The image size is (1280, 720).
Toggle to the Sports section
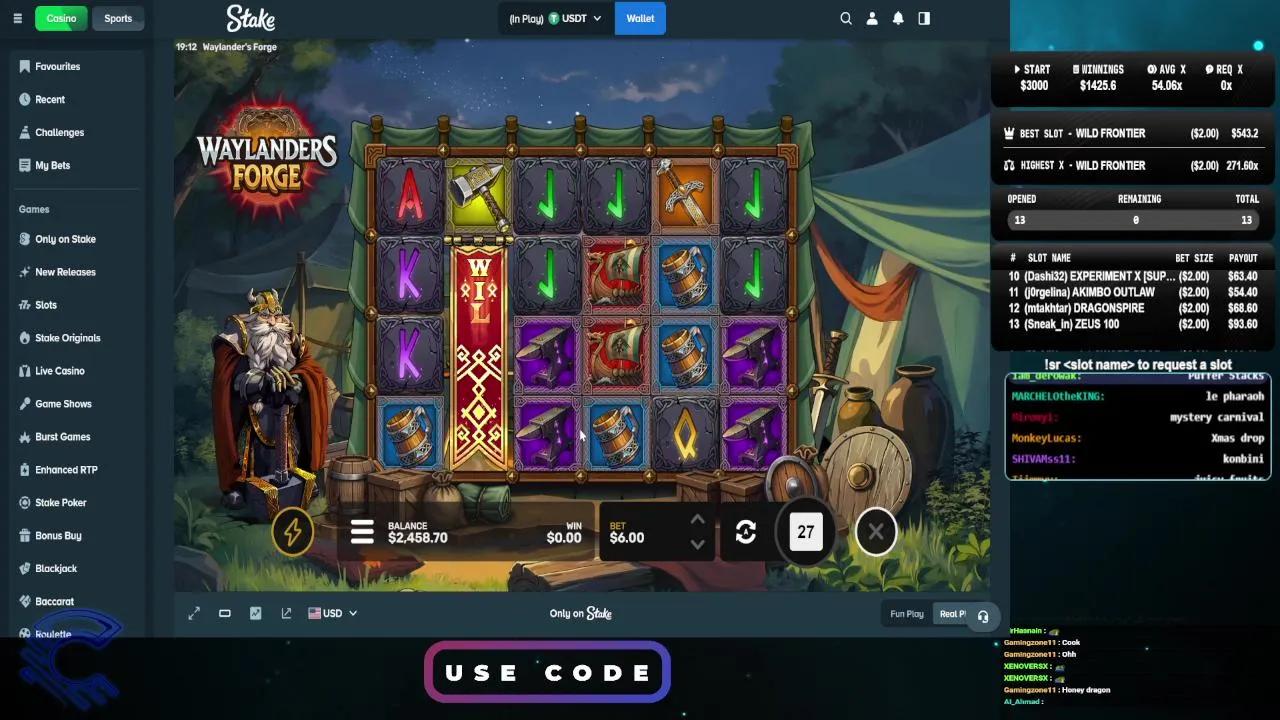click(118, 18)
